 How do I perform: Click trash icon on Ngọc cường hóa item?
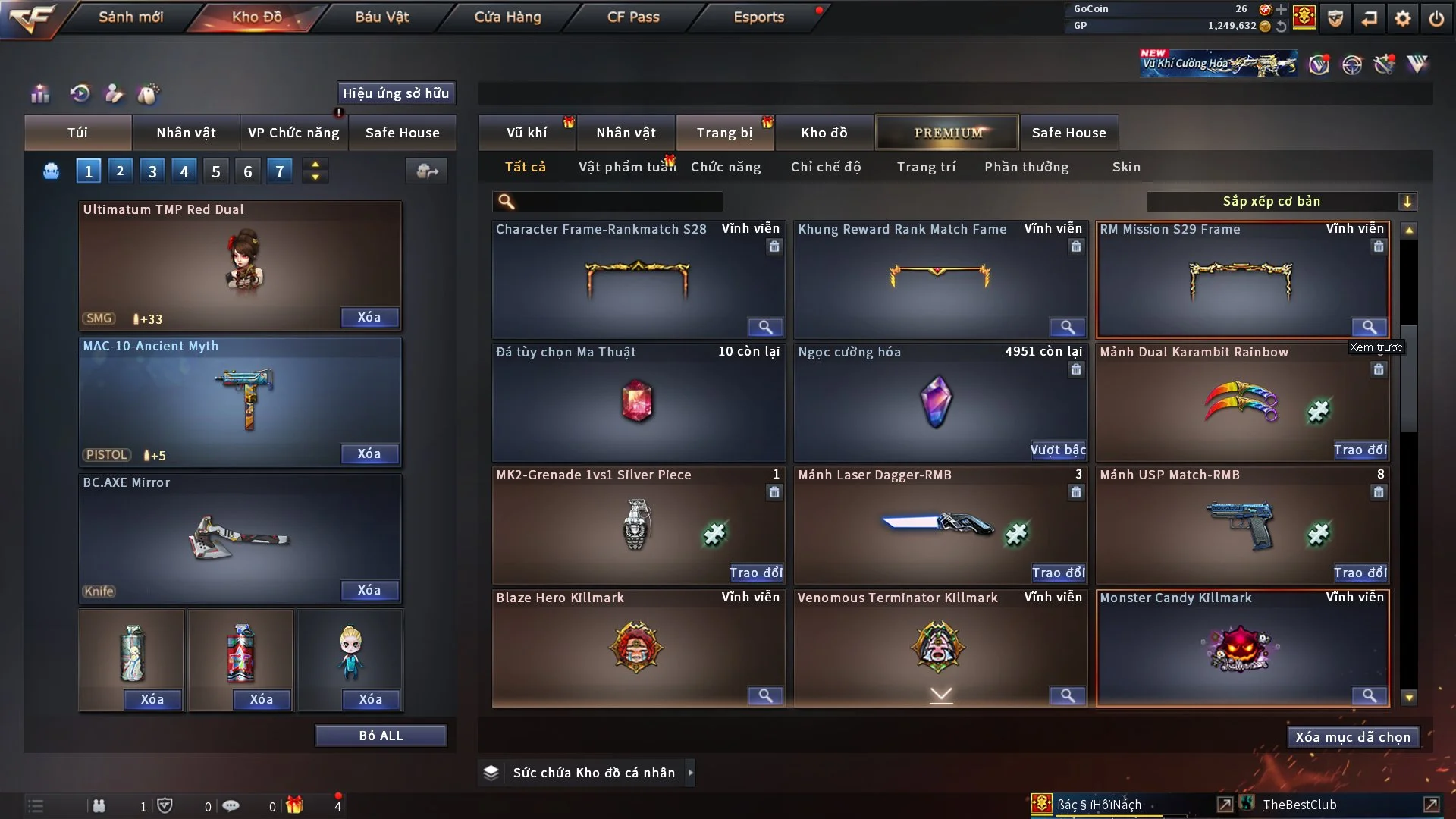(1076, 369)
